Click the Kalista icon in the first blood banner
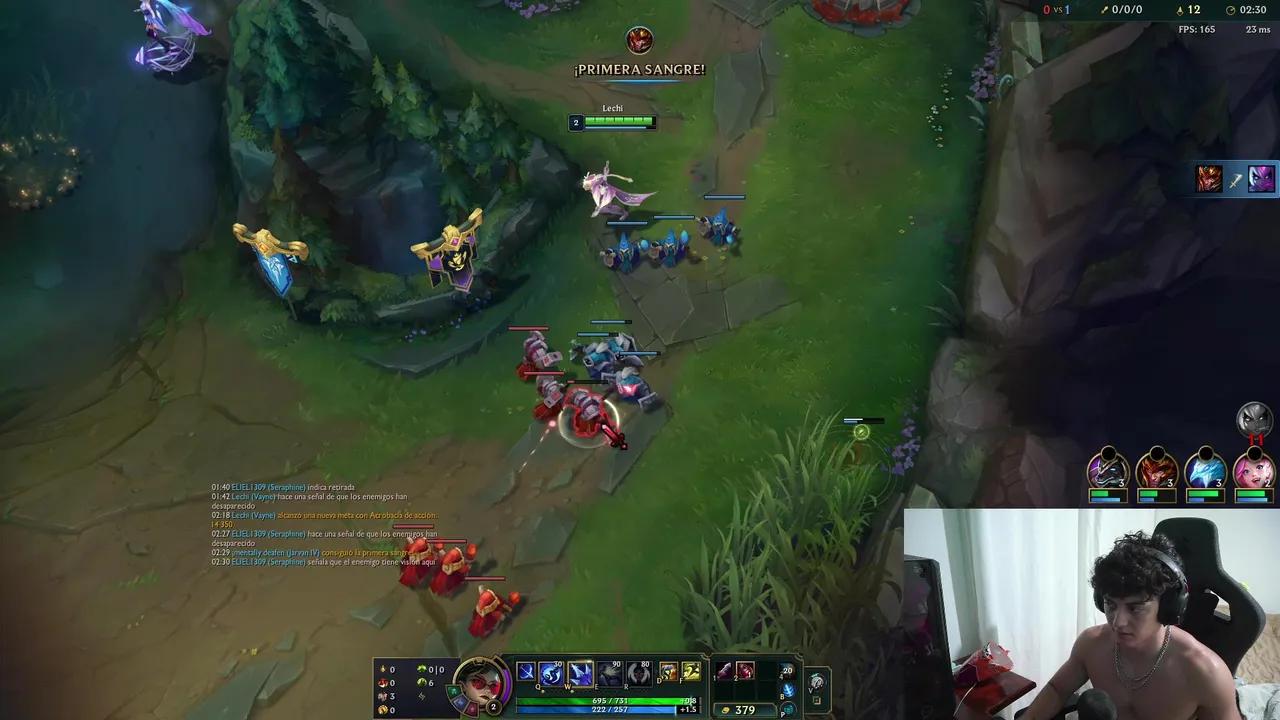Viewport: 1280px width, 720px height. point(640,40)
